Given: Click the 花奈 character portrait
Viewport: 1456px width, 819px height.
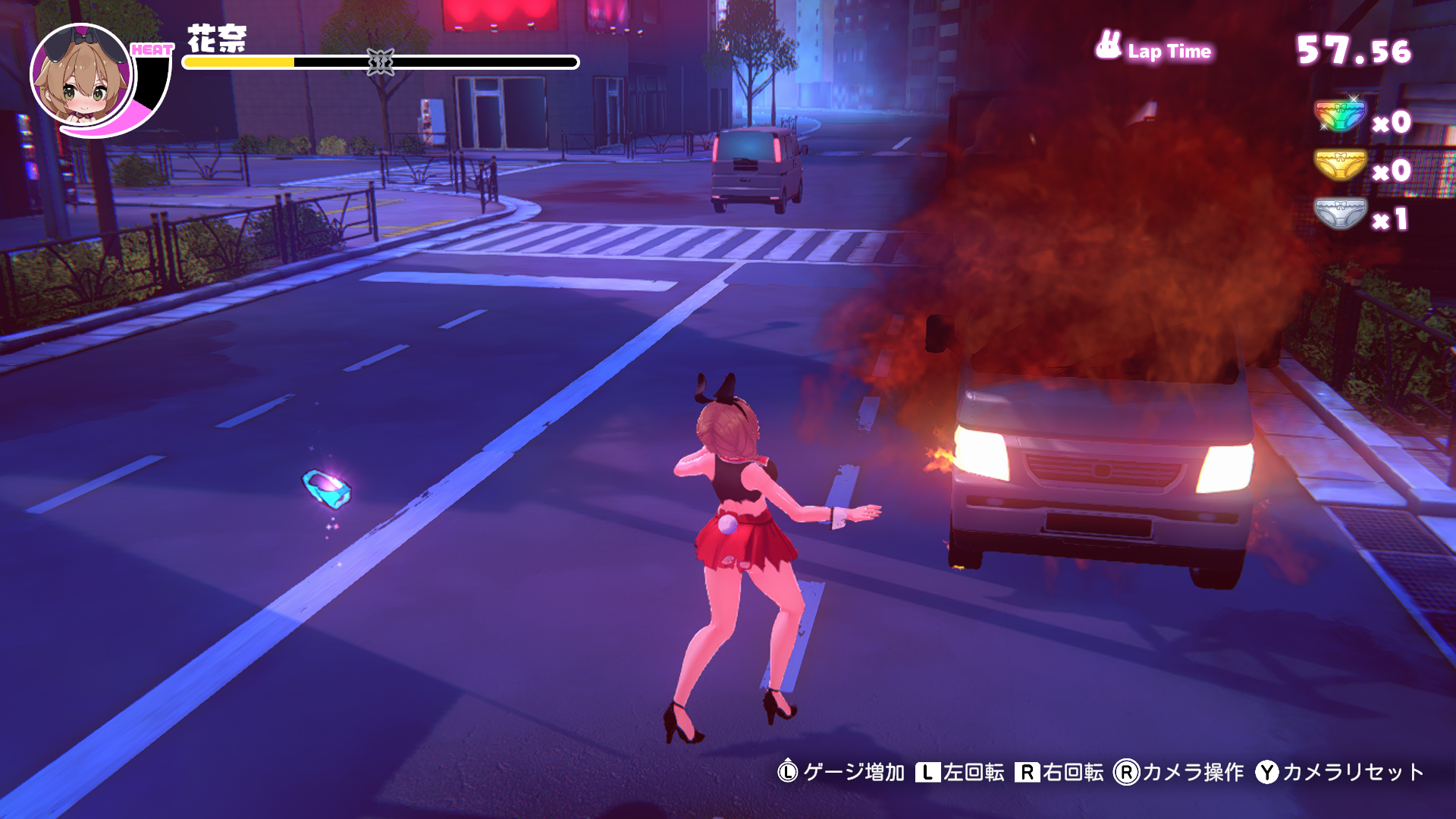Looking at the screenshot, I should [x=81, y=76].
